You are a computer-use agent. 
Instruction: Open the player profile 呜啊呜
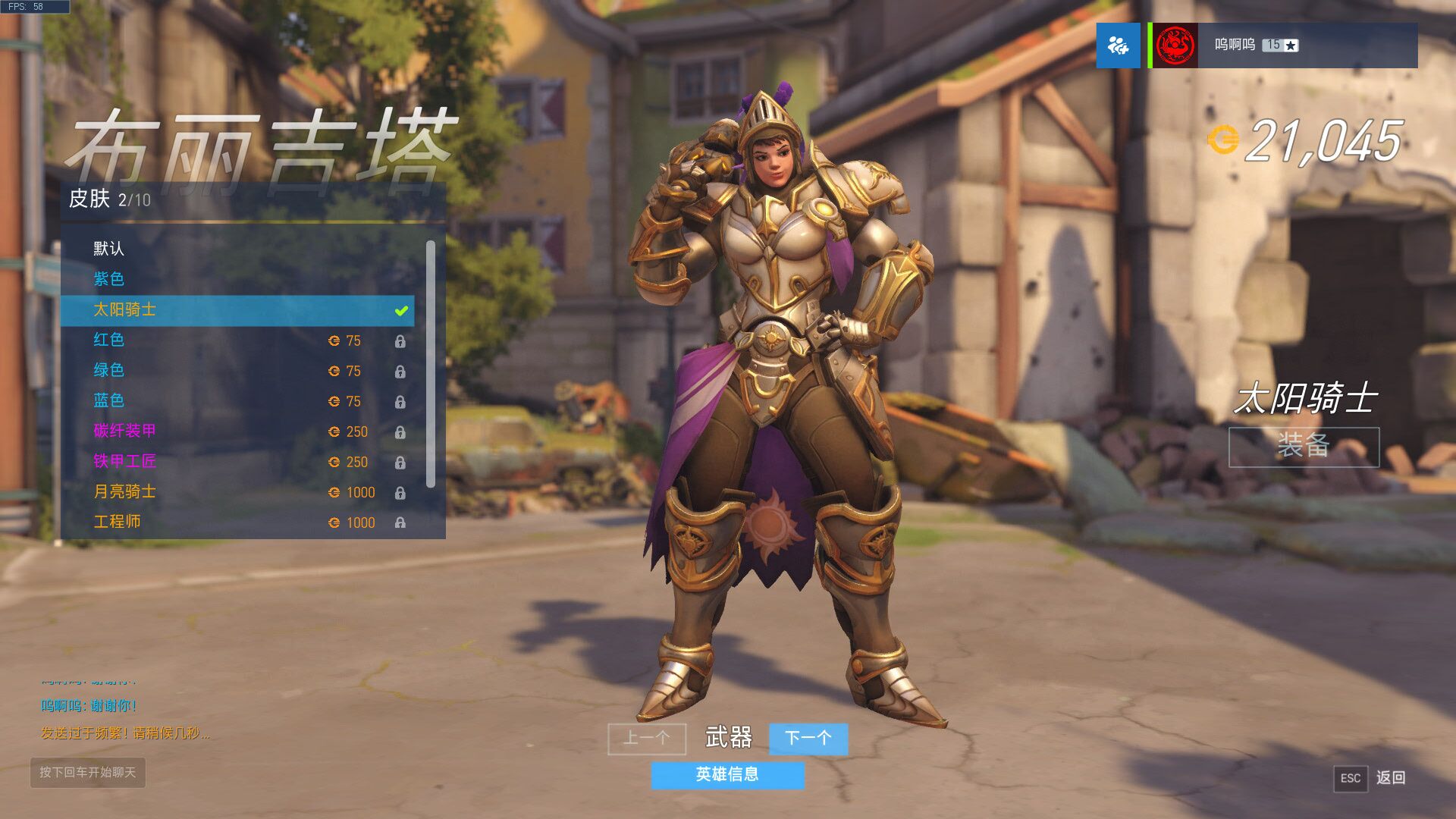(x=1283, y=45)
